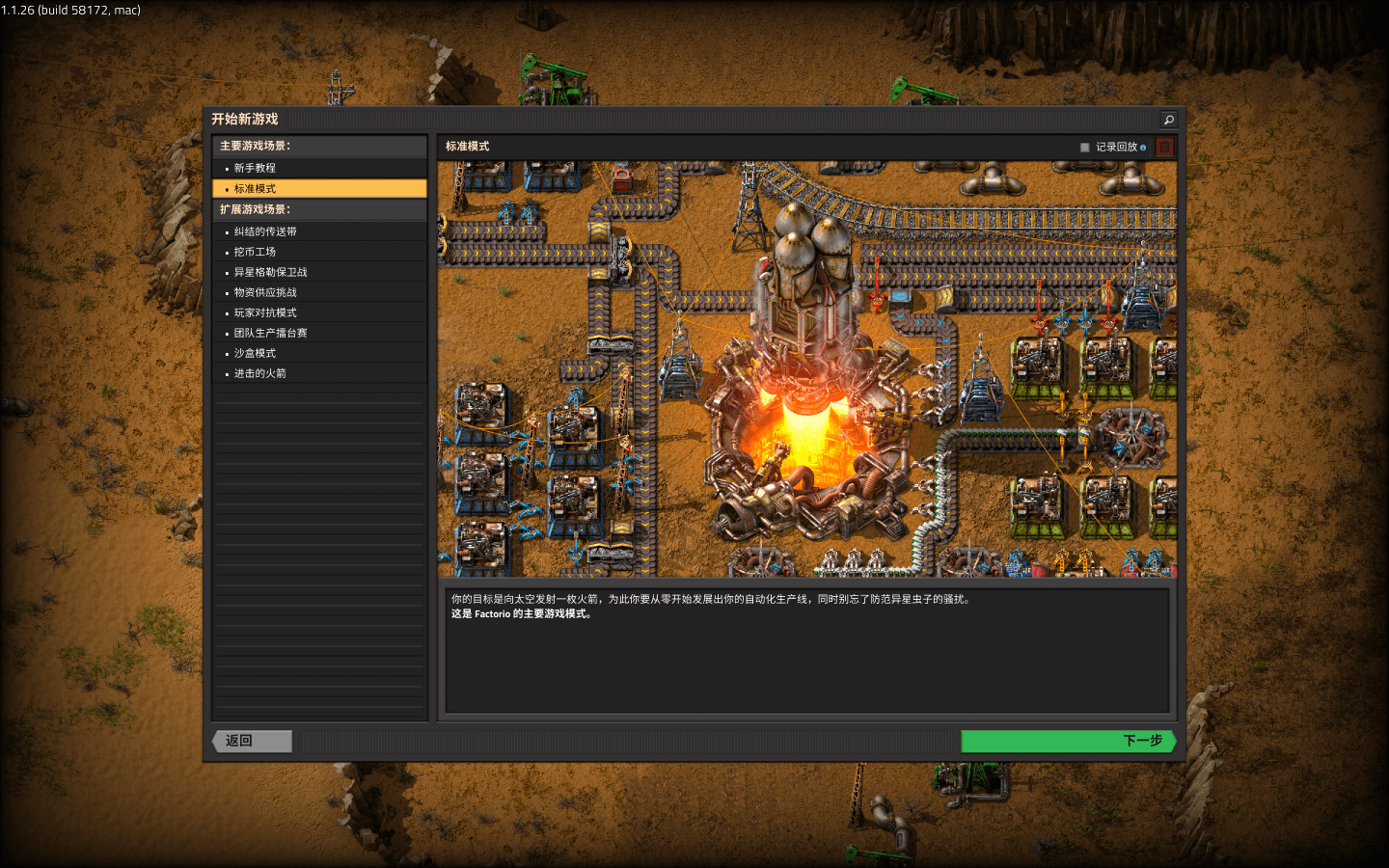Click the info icon beside 记录回放

(x=1144, y=146)
